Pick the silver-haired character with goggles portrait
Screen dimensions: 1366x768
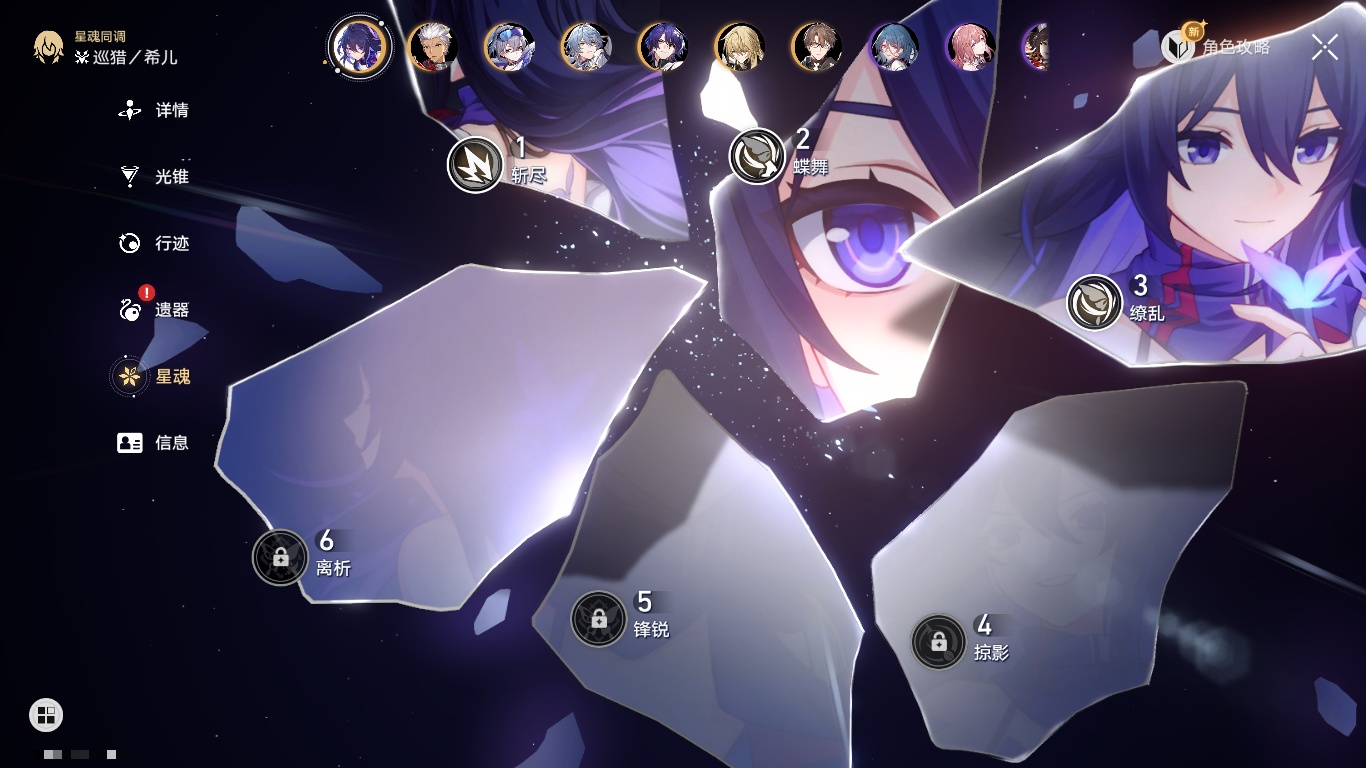[x=509, y=47]
